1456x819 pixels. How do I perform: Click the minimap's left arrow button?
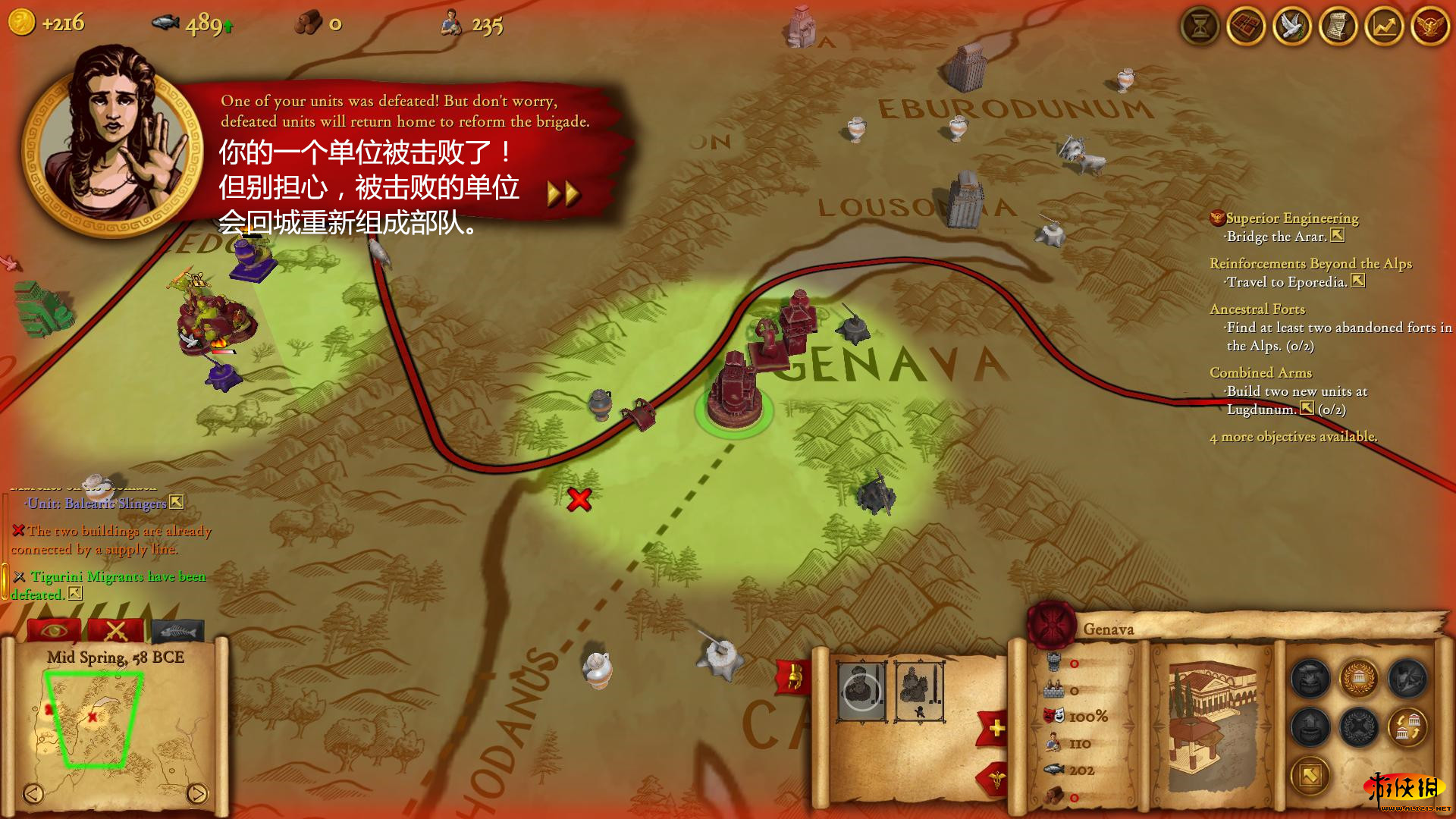click(x=33, y=793)
